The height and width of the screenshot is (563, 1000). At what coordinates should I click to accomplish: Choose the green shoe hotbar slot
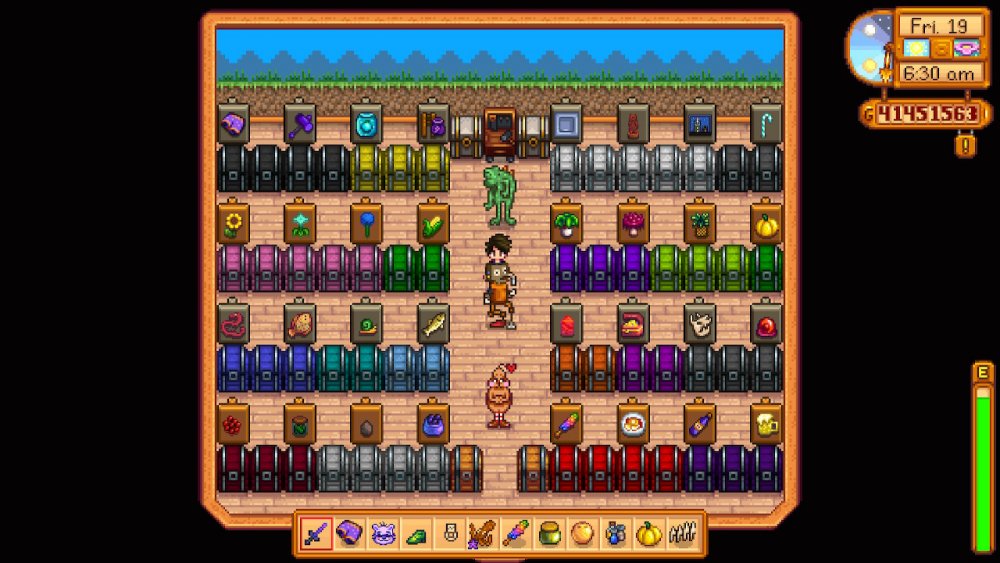click(416, 534)
